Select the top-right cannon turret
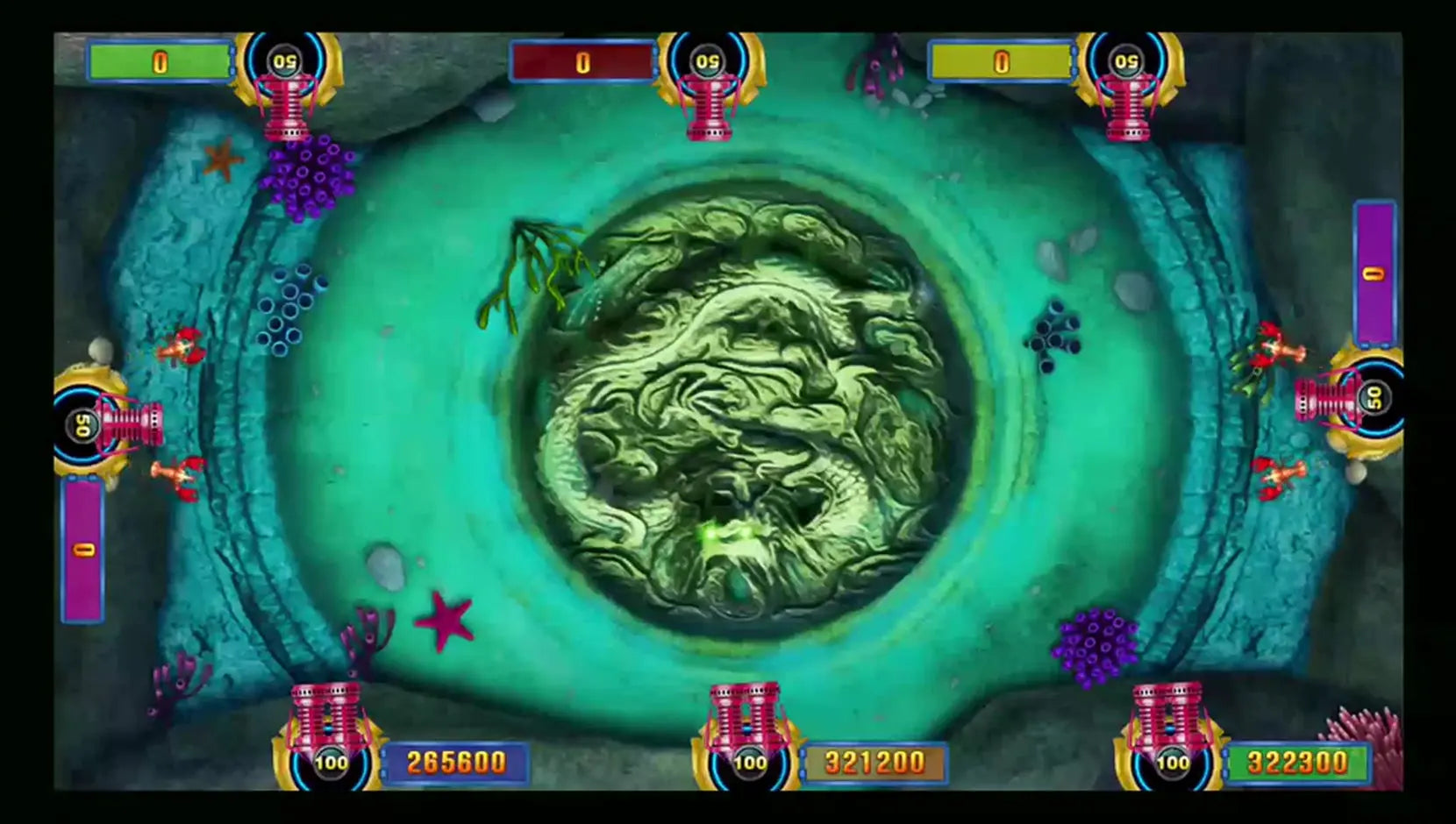 coord(1127,110)
